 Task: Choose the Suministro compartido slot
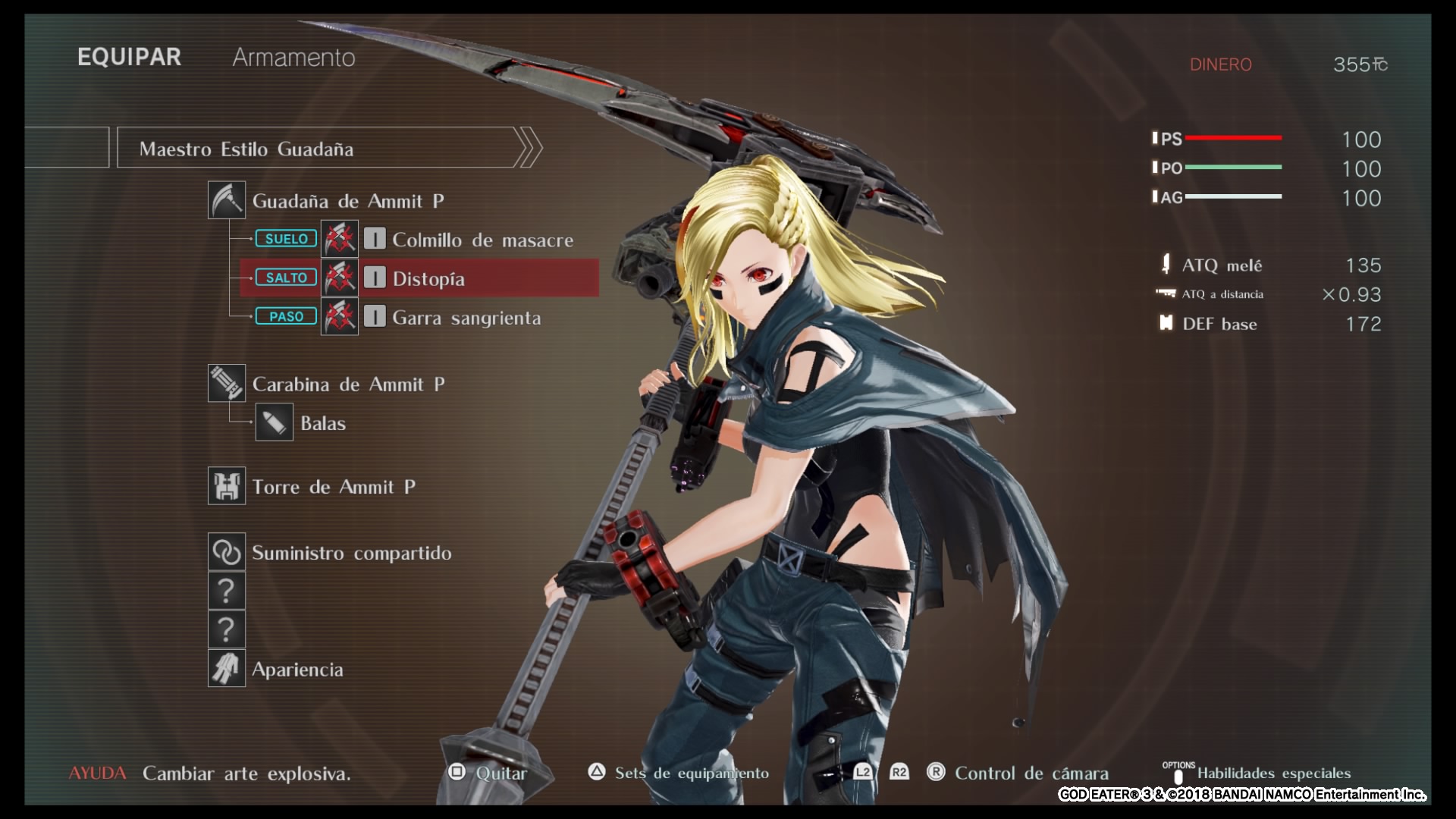click(x=351, y=553)
